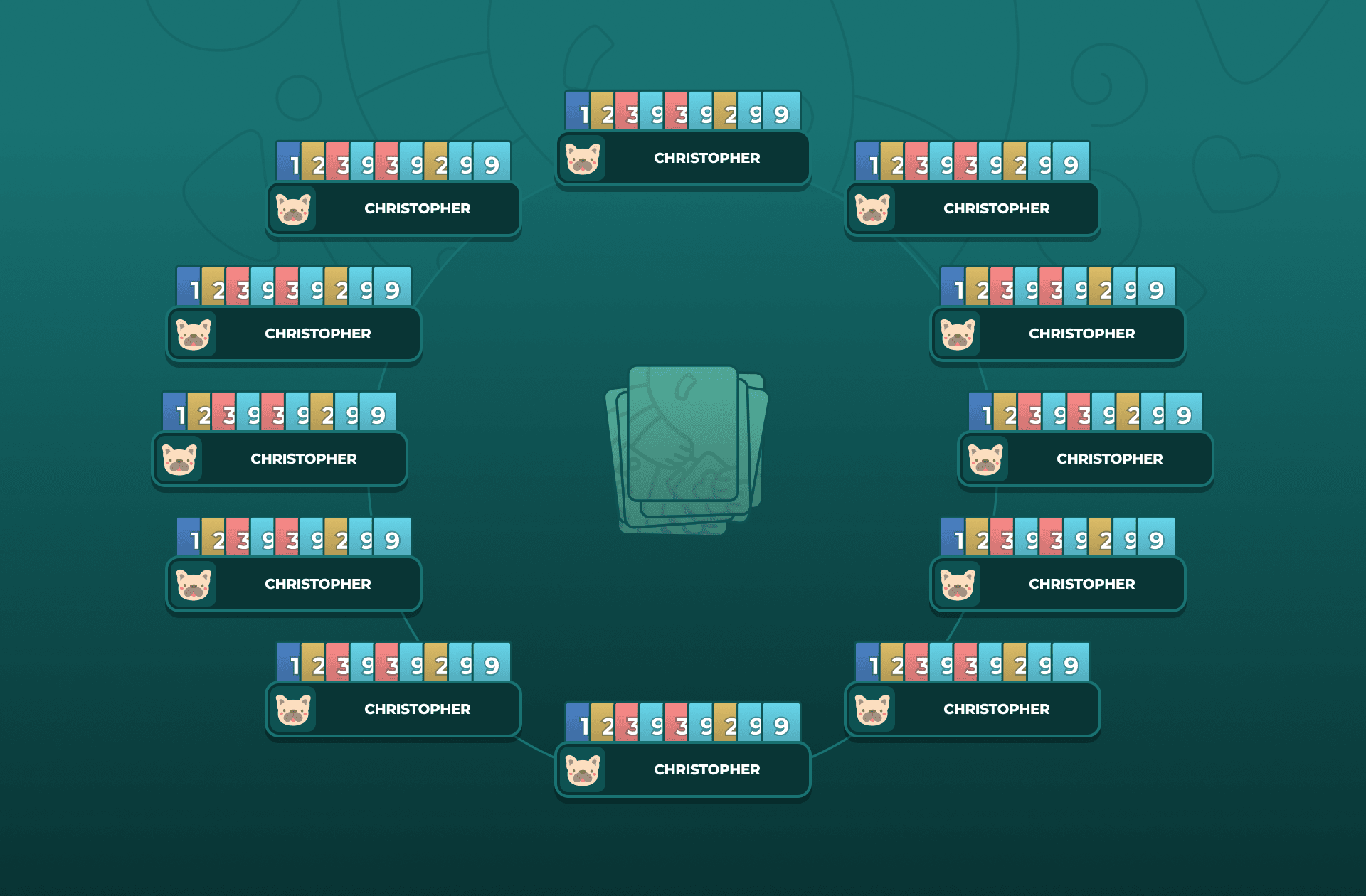1366x896 pixels.
Task: Click the middle-right Christopher's bulldog avatar
Action: (x=985, y=459)
